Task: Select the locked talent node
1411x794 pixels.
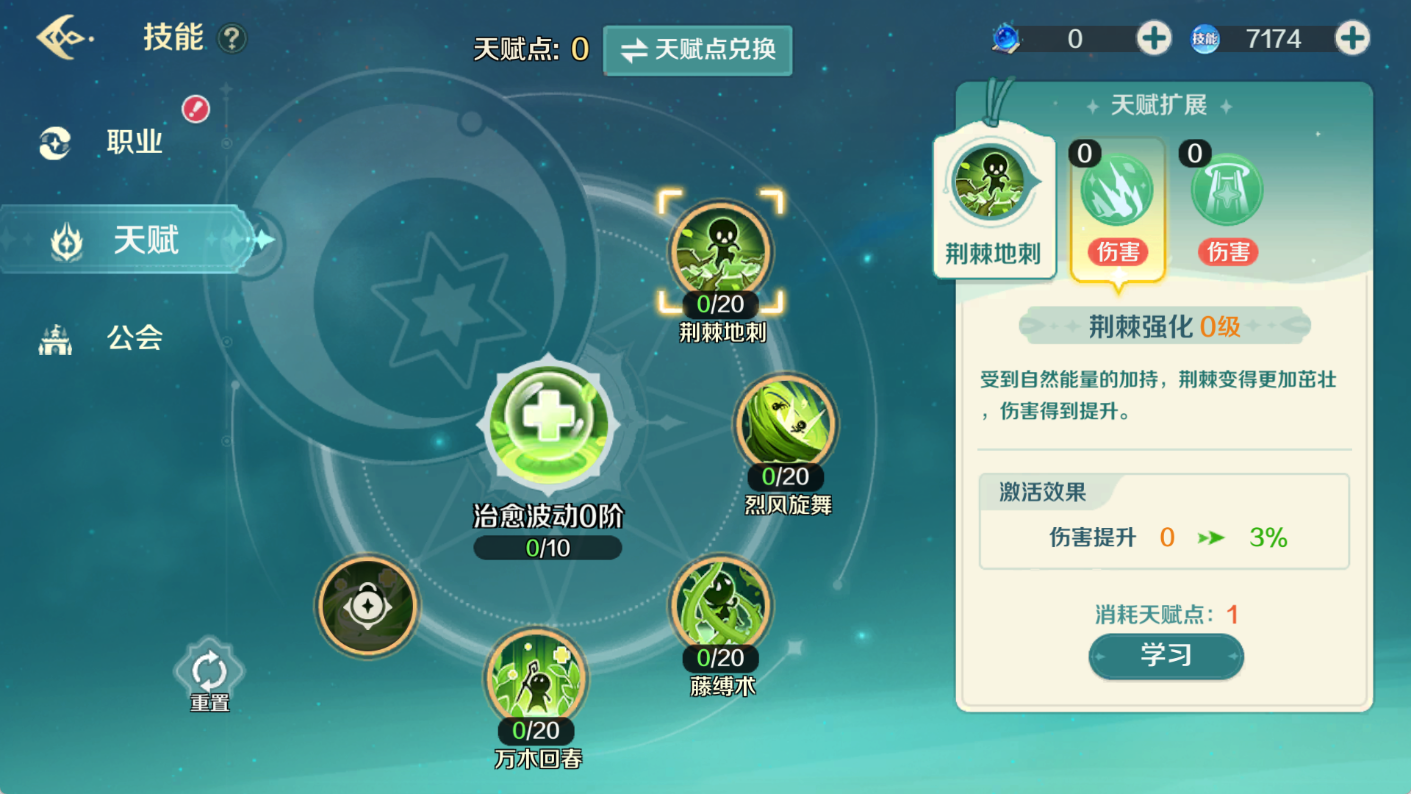Action: pyautogui.click(x=367, y=606)
